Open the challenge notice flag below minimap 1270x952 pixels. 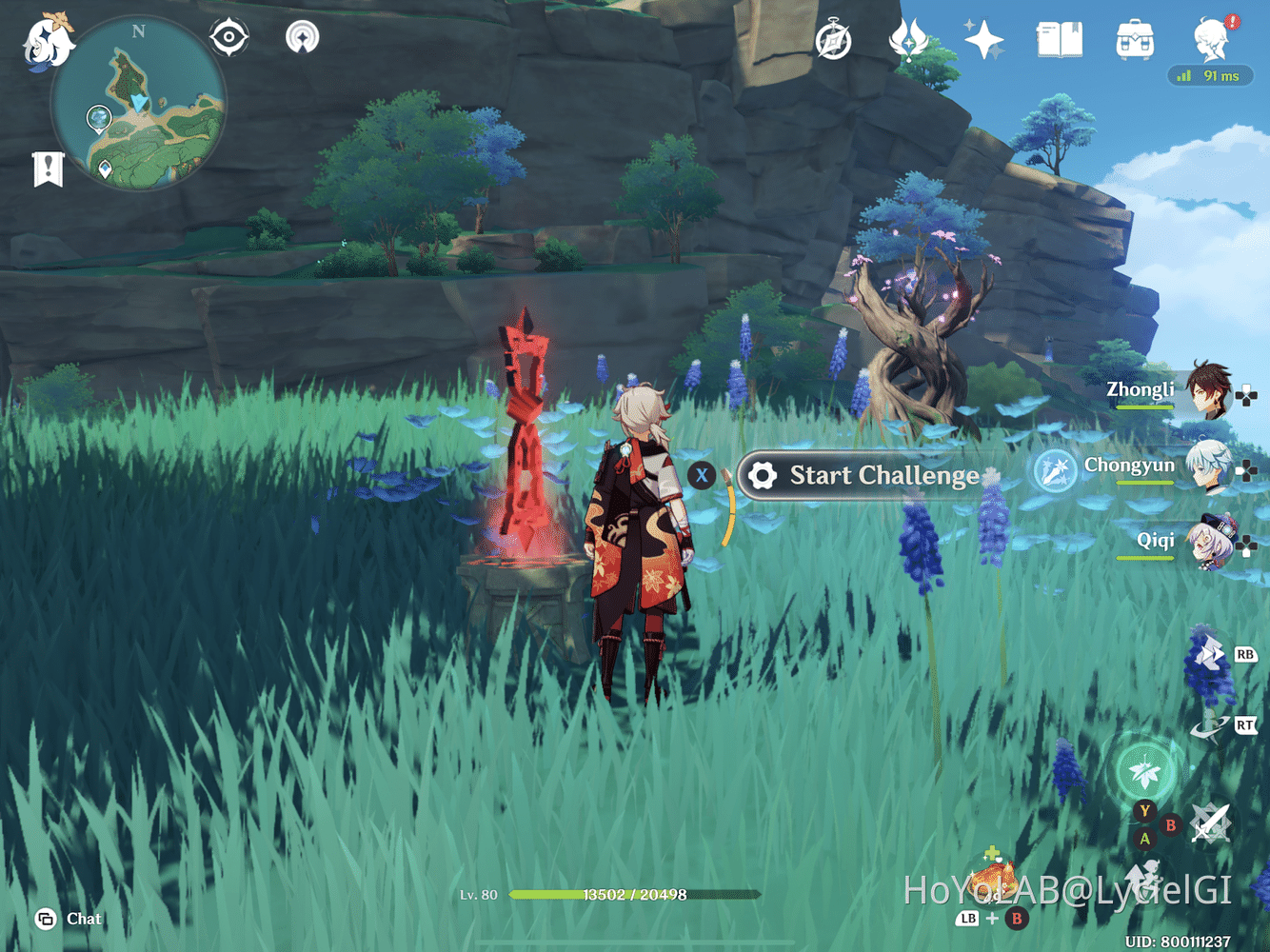[47, 168]
